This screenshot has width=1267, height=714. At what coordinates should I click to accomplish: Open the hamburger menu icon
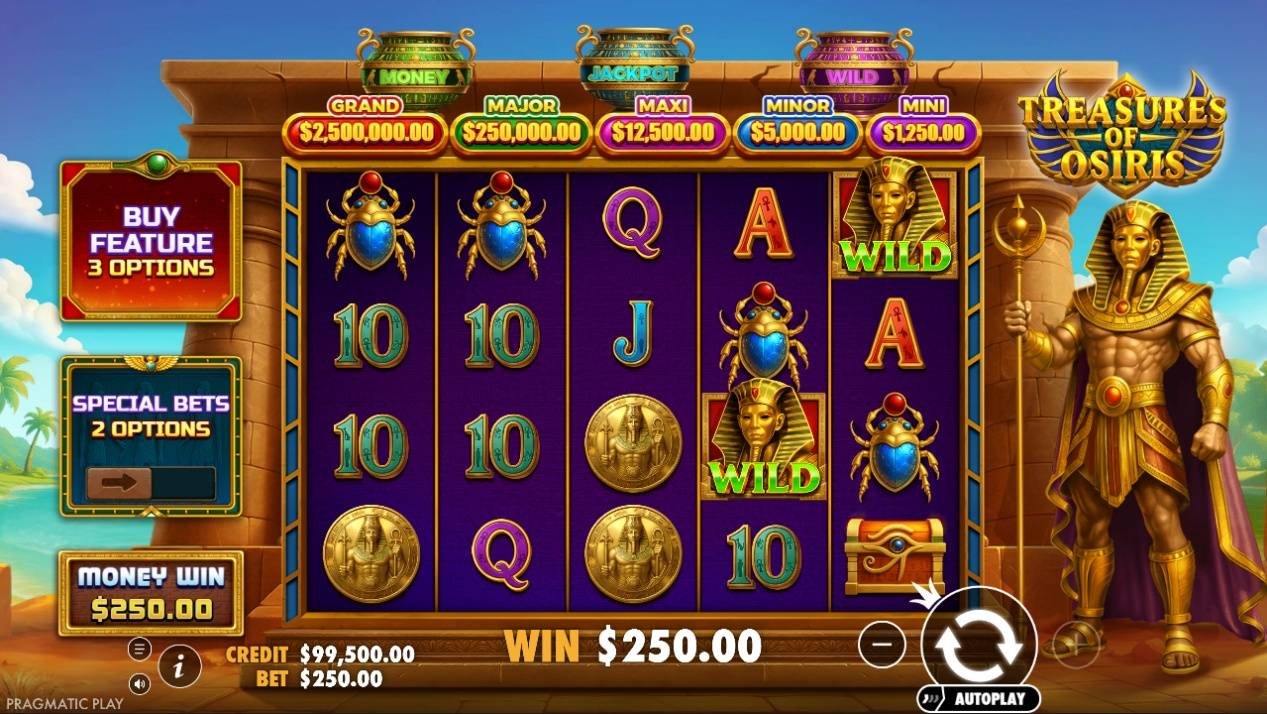(140, 648)
